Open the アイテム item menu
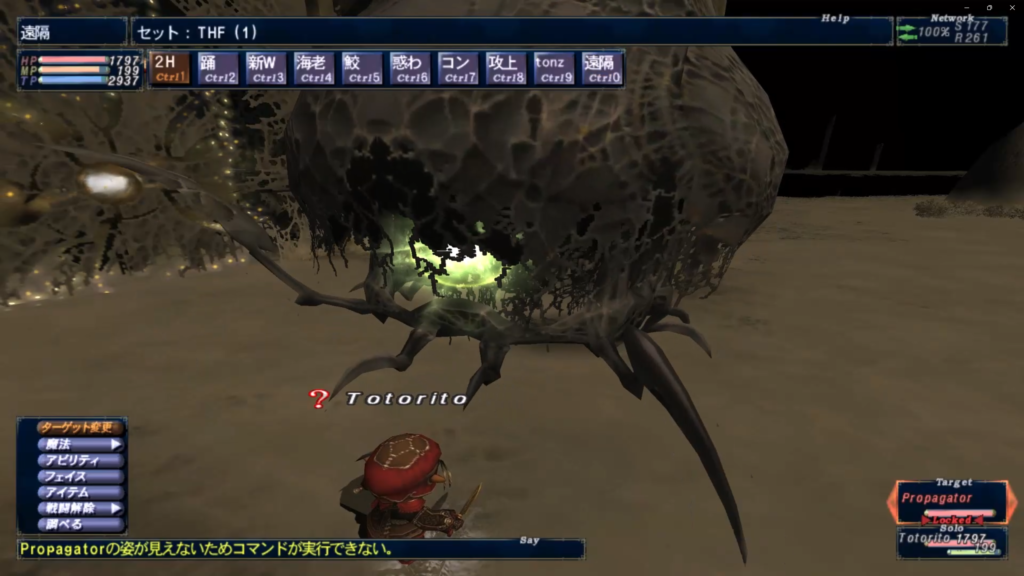Viewport: 1024px width, 576px height. [x=72, y=492]
